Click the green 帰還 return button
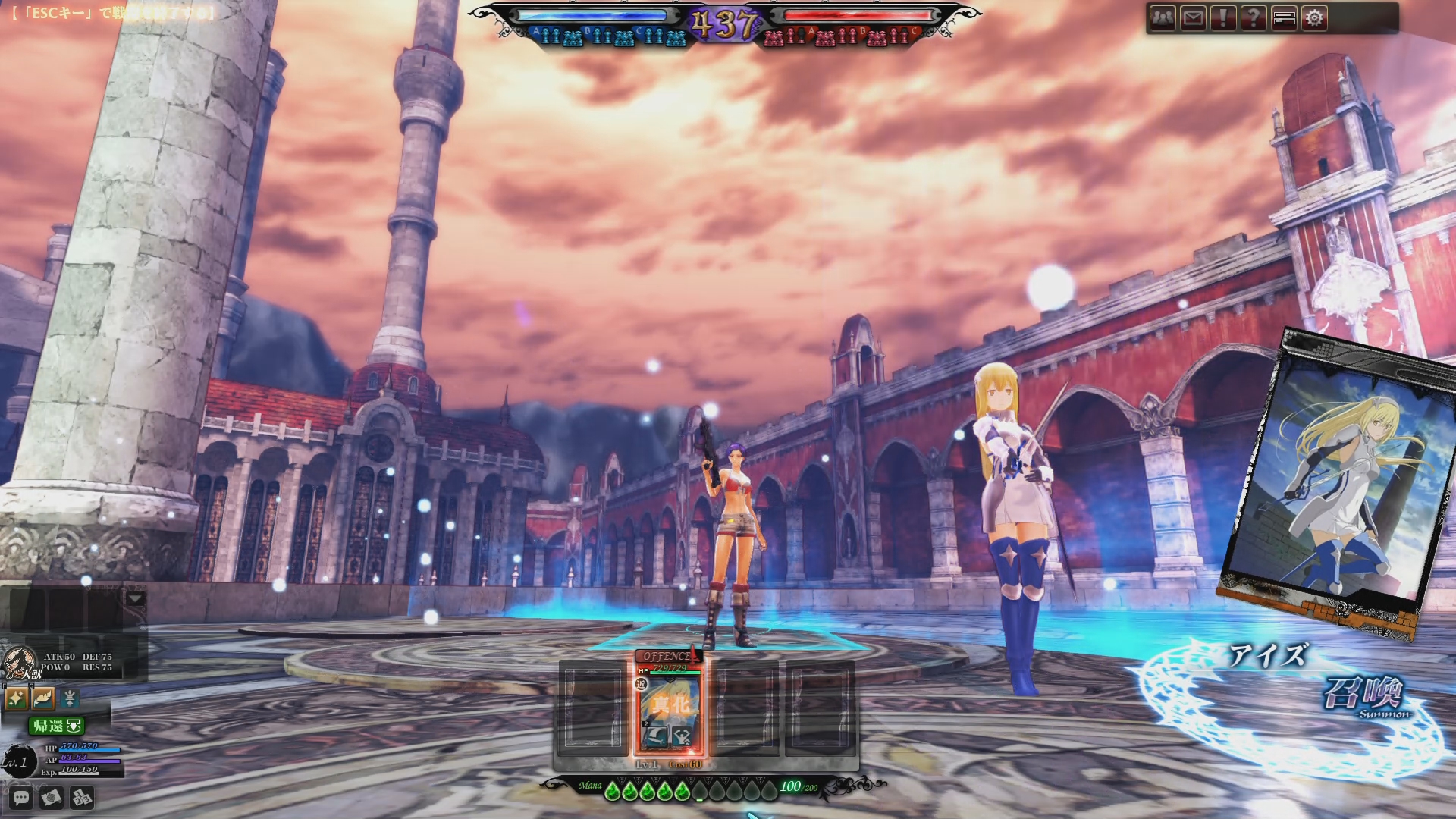Image resolution: width=1456 pixels, height=819 pixels. pos(56,726)
